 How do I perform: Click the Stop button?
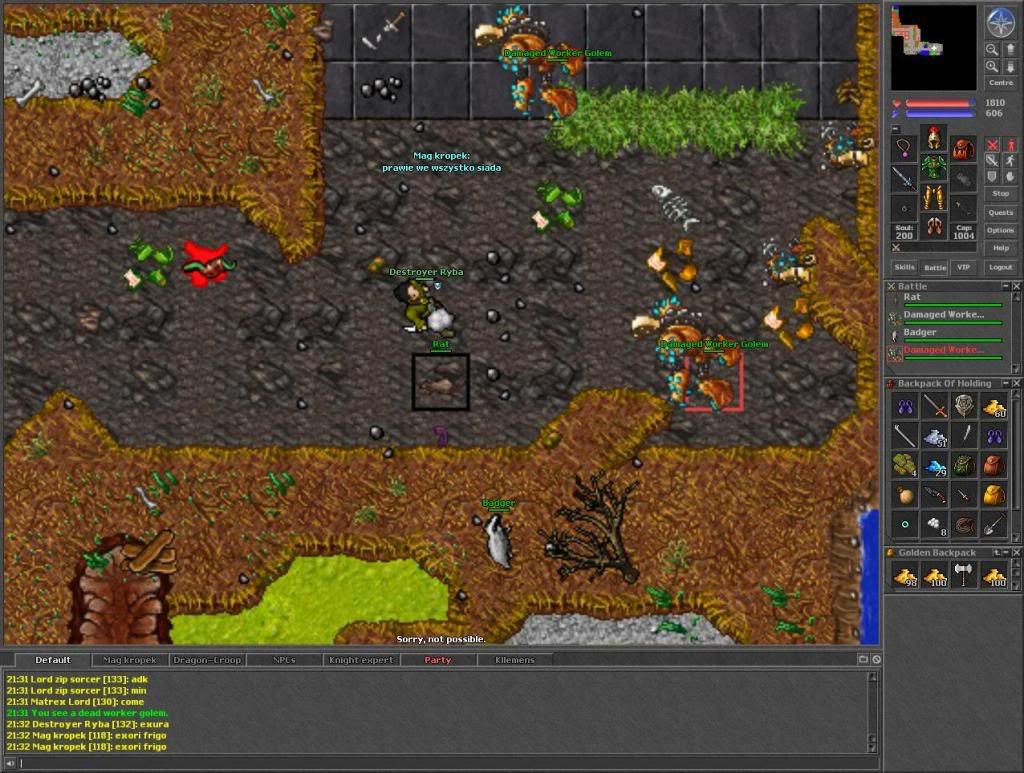1000,193
